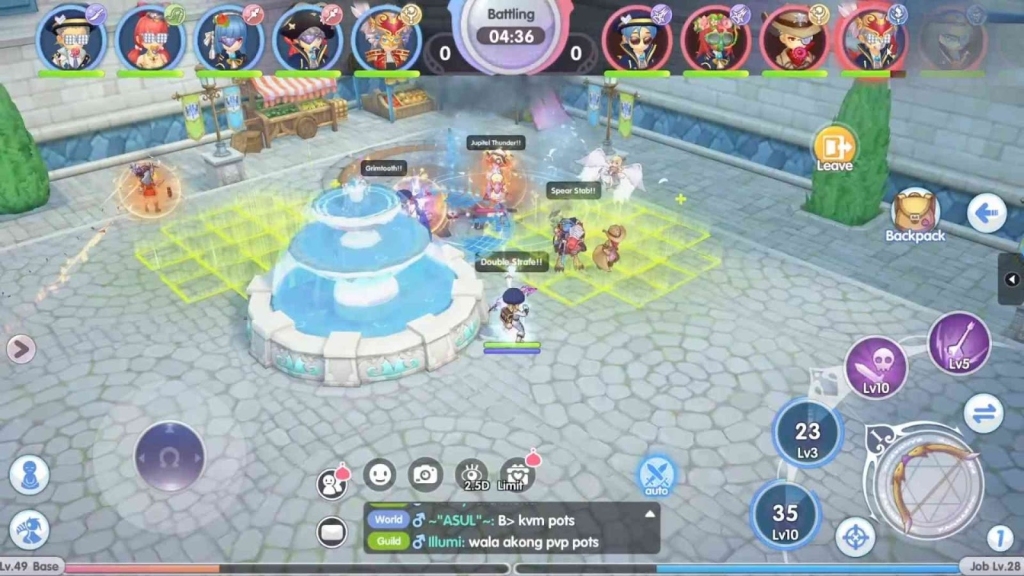Expand the chat box with the up arrow

(650, 514)
